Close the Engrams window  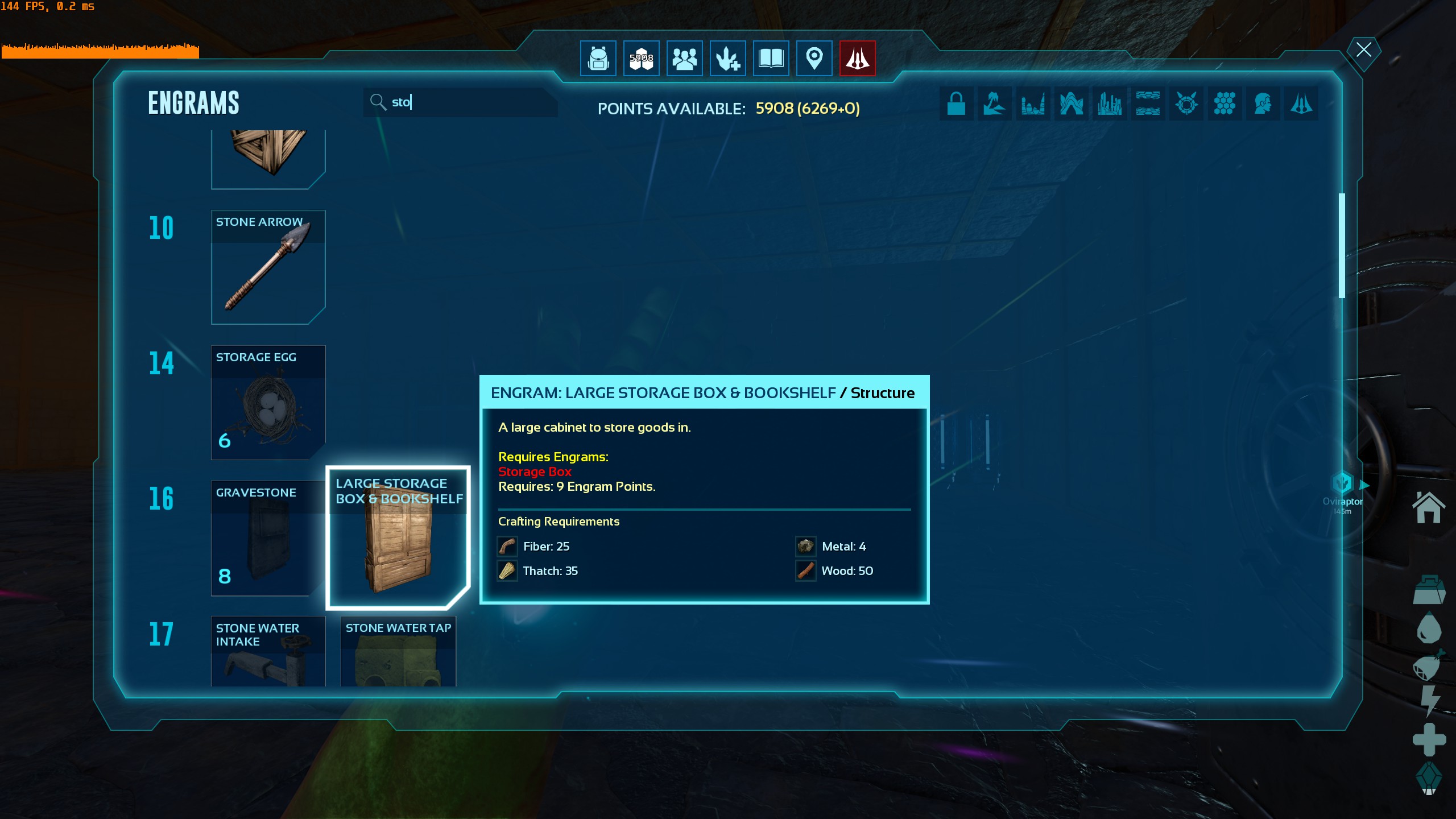coord(1363,50)
